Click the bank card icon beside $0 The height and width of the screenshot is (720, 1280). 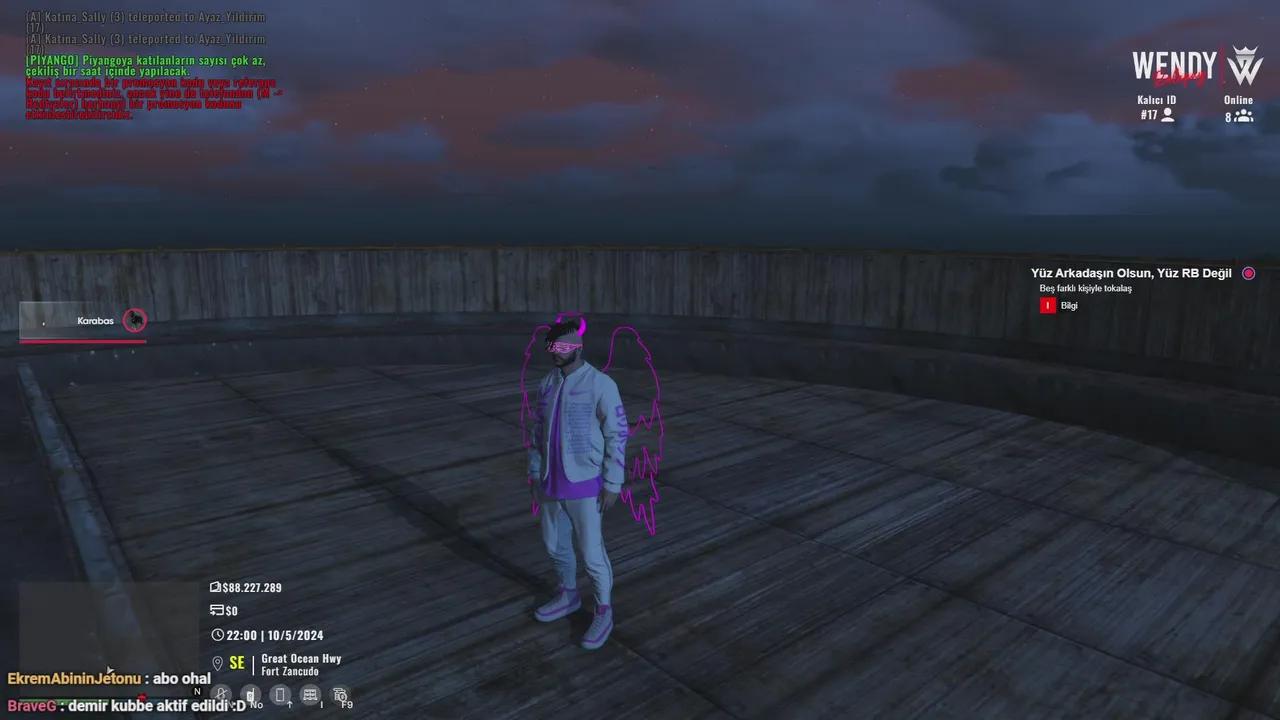click(216, 610)
